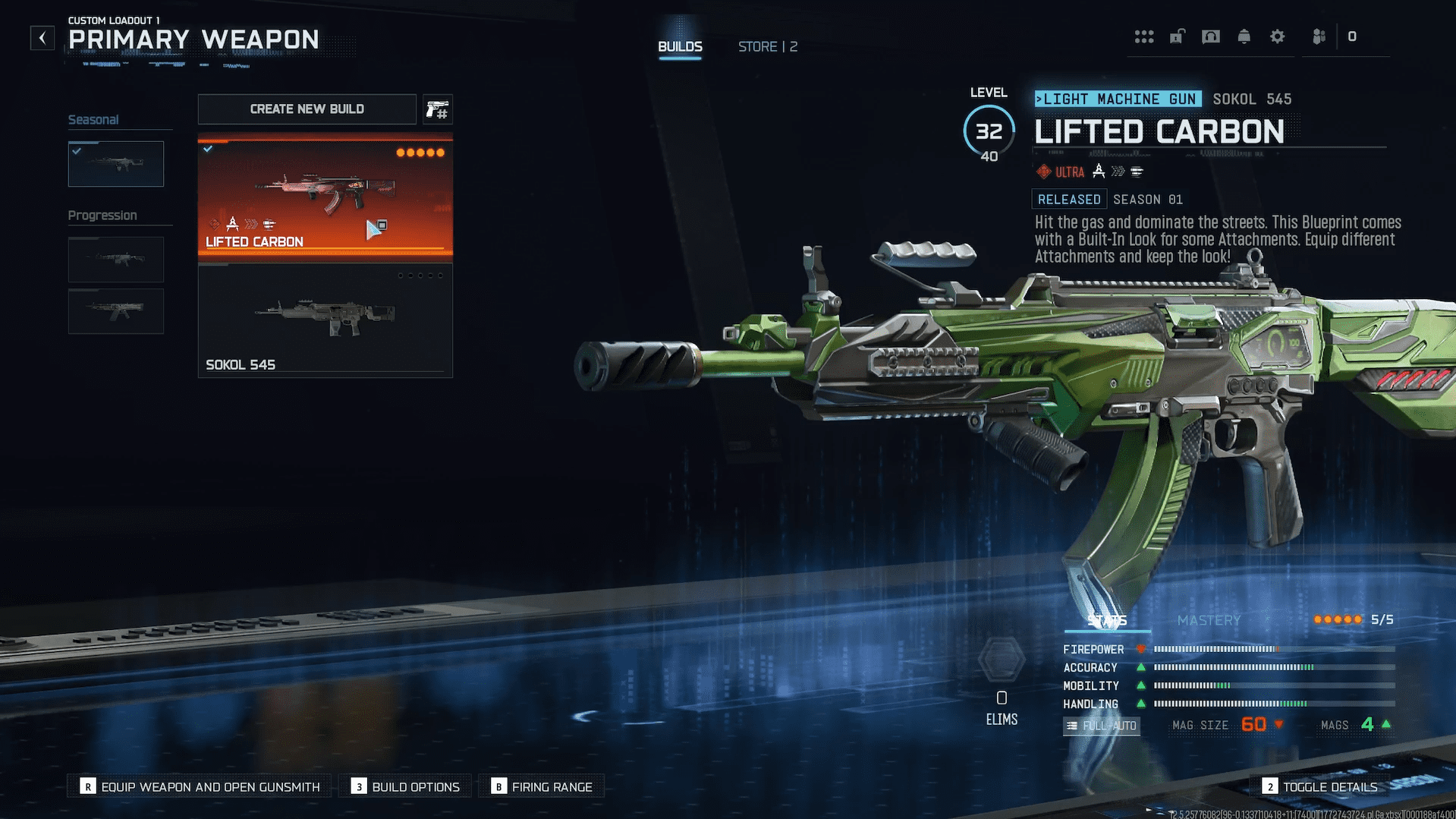1456x819 pixels.
Task: Click Create New Build button
Action: coord(307,109)
